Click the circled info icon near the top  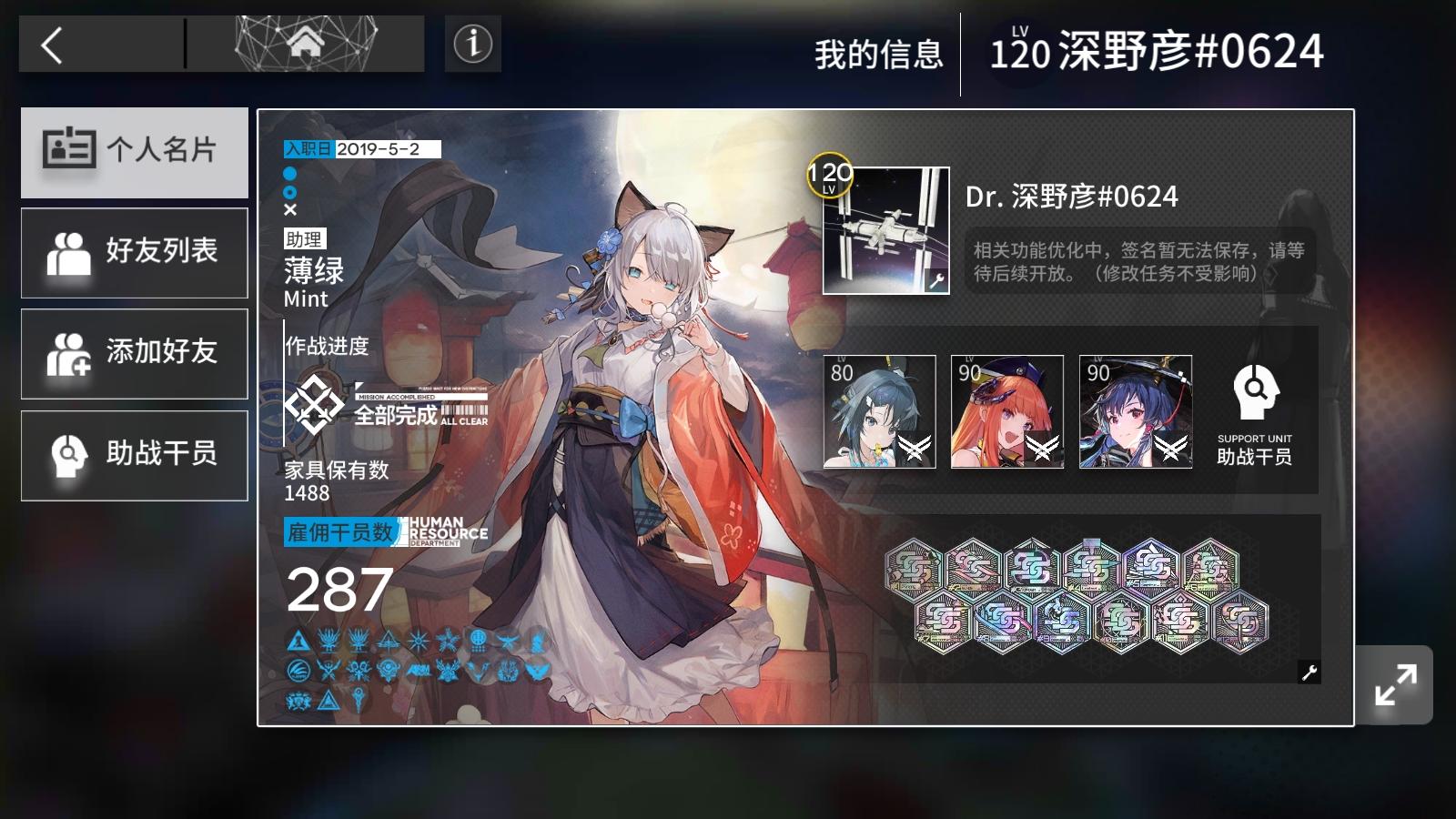(x=471, y=43)
